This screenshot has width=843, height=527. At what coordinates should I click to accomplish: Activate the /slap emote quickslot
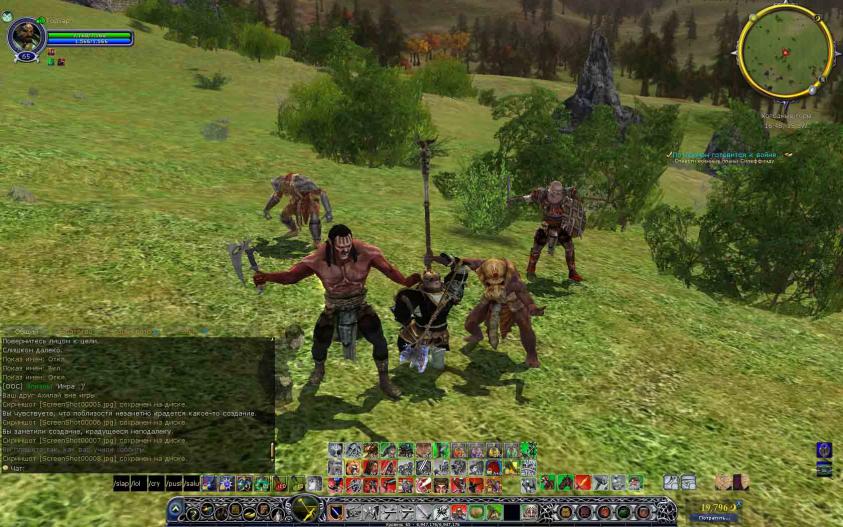[x=123, y=484]
